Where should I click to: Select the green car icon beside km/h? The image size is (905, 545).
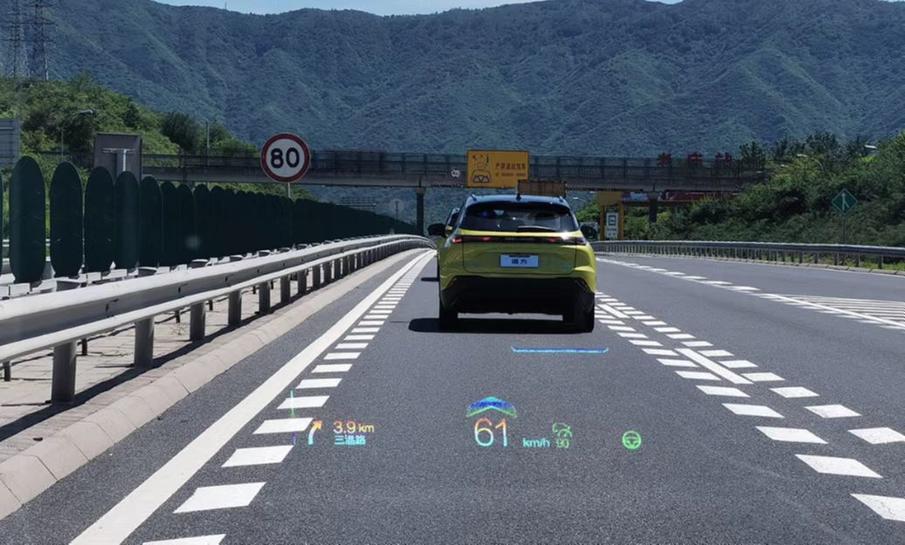[x=562, y=430]
